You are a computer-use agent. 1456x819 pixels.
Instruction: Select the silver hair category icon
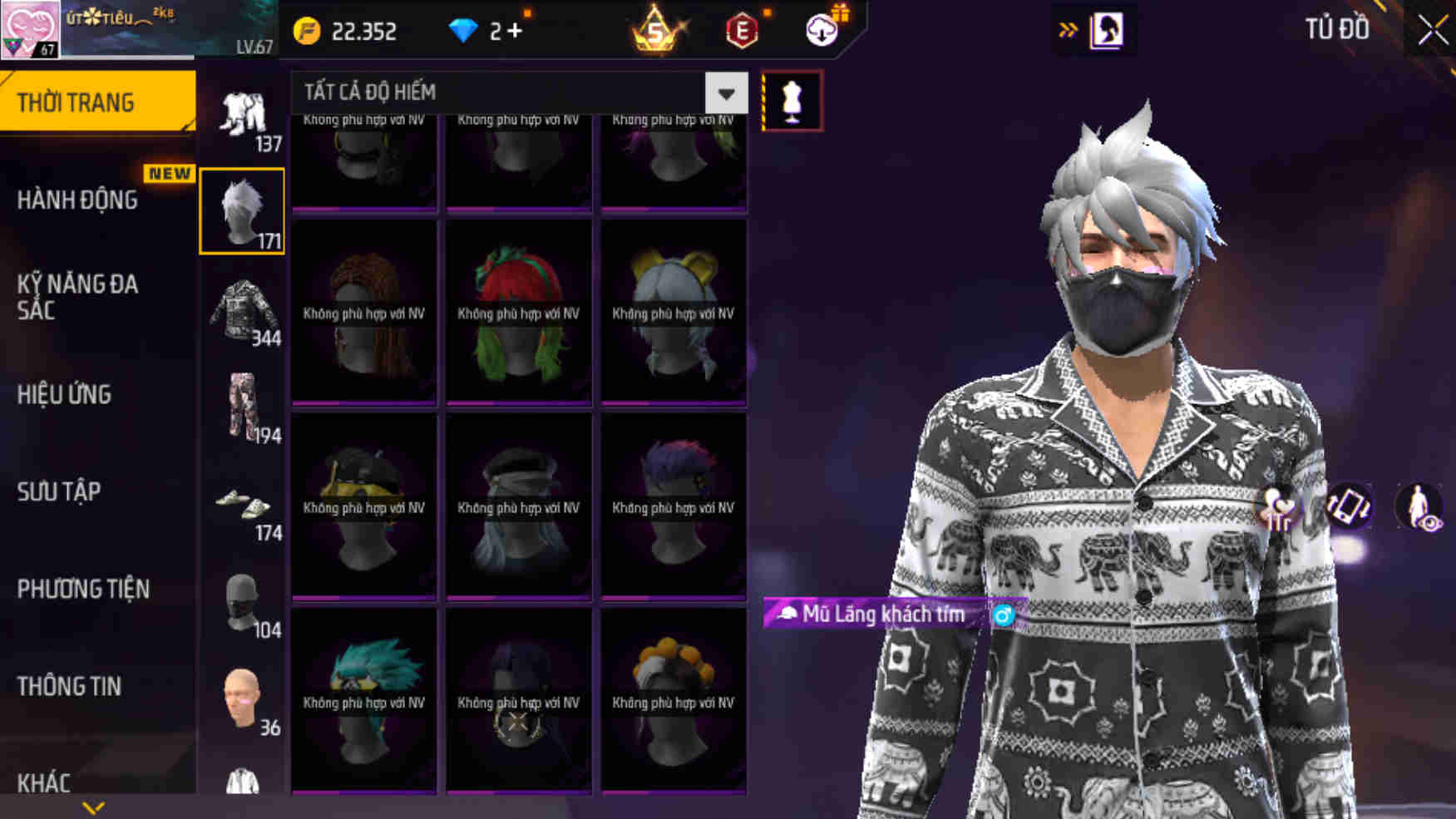tap(242, 208)
